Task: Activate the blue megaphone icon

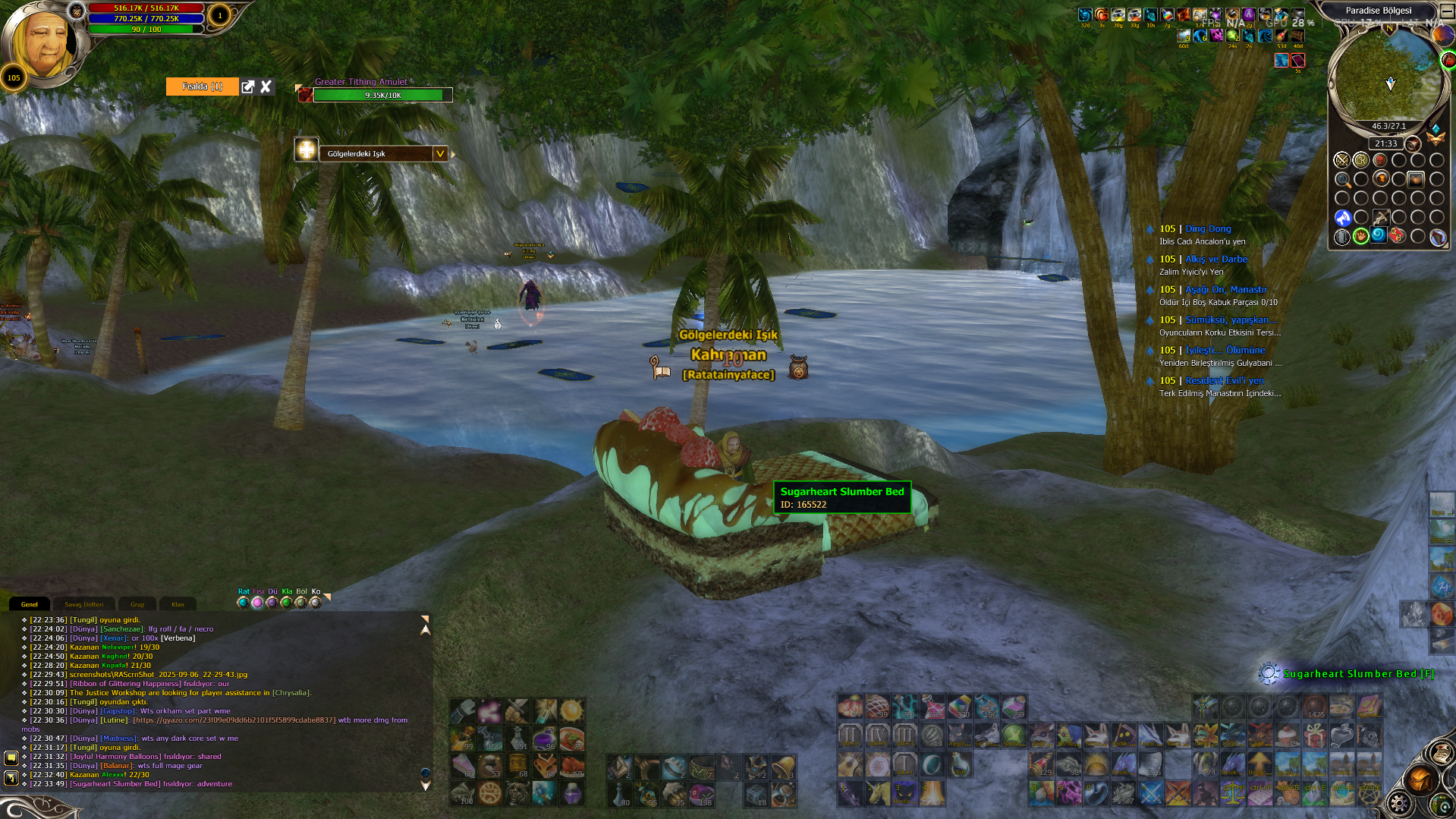Action: pos(1342,218)
